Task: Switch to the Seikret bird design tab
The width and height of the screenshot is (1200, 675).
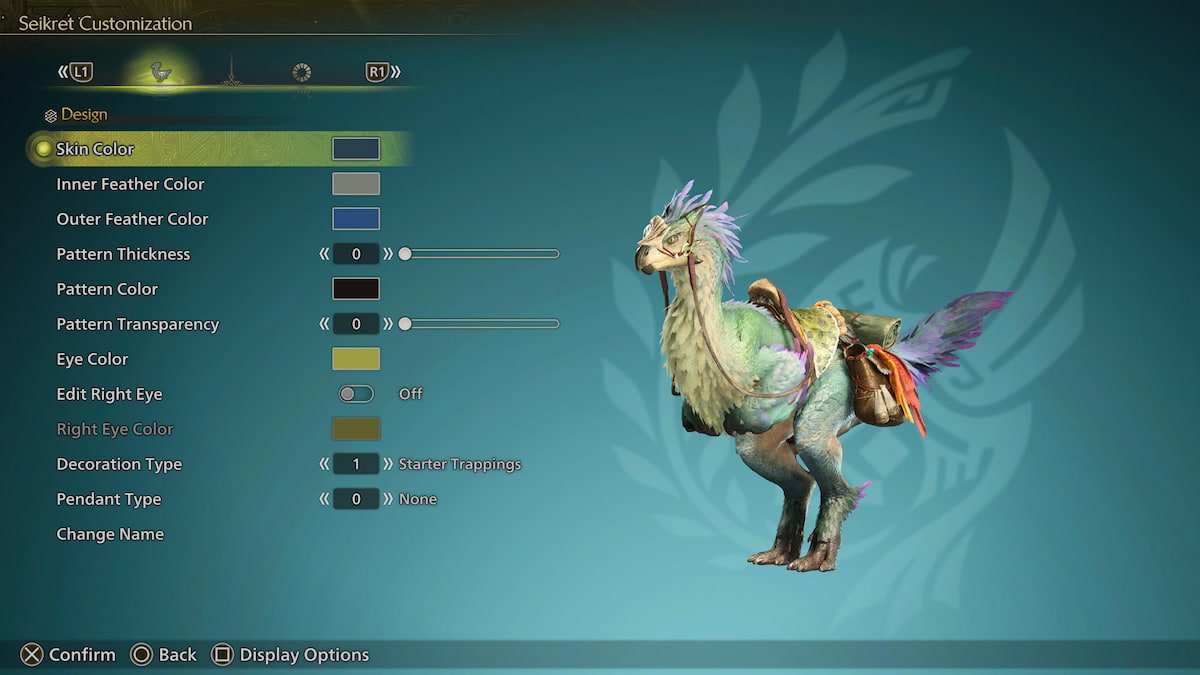Action: coord(160,72)
